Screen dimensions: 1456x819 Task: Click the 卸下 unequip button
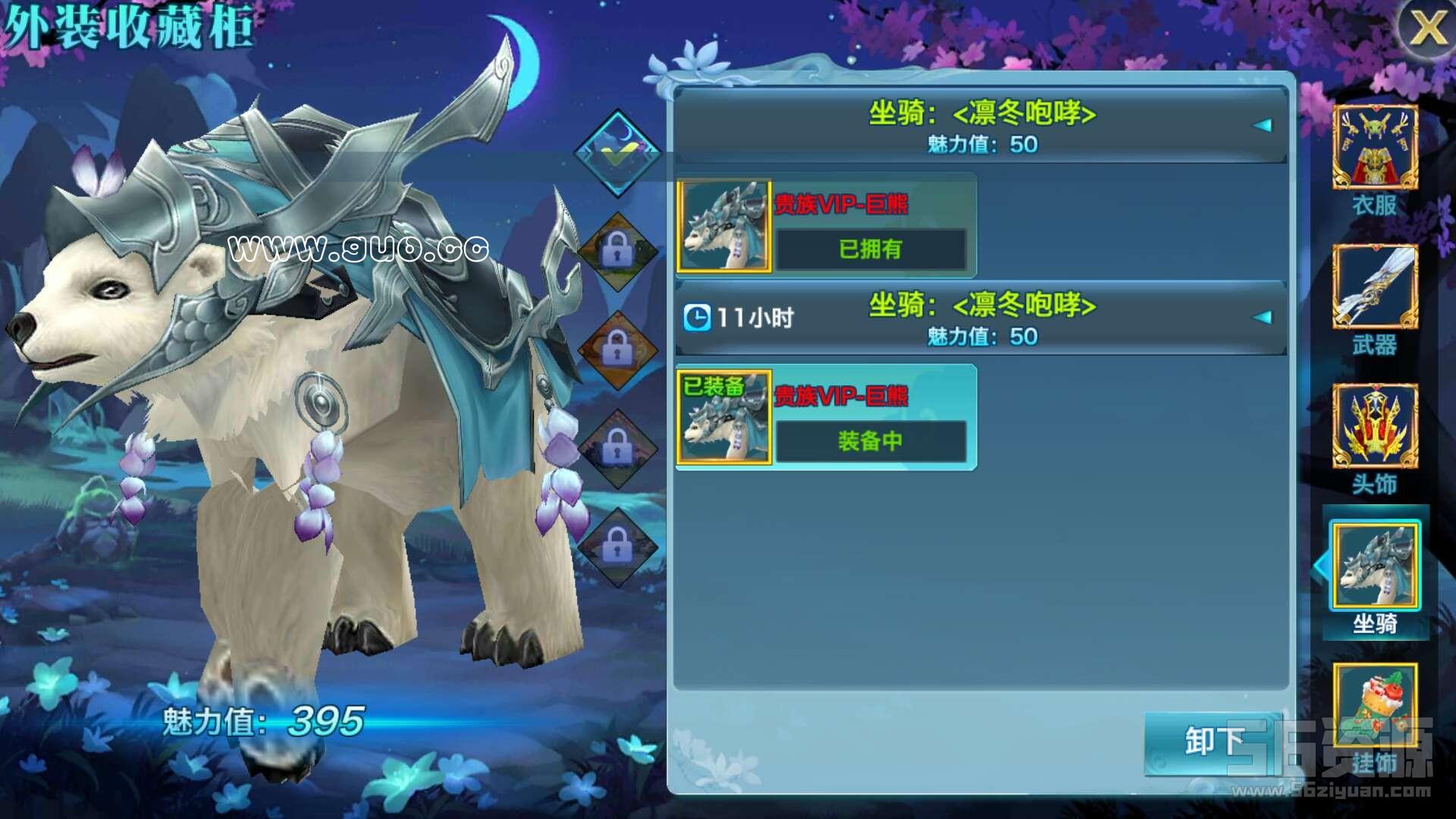1213,741
